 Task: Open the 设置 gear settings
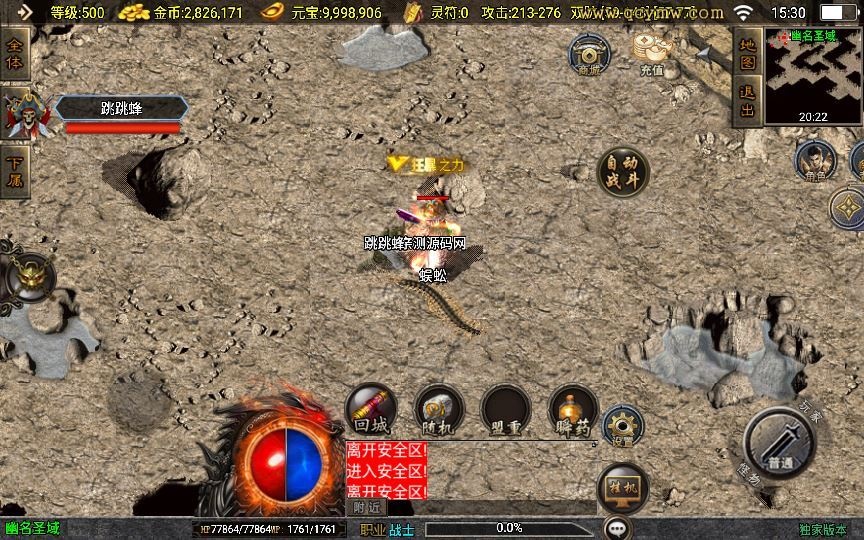(x=623, y=427)
